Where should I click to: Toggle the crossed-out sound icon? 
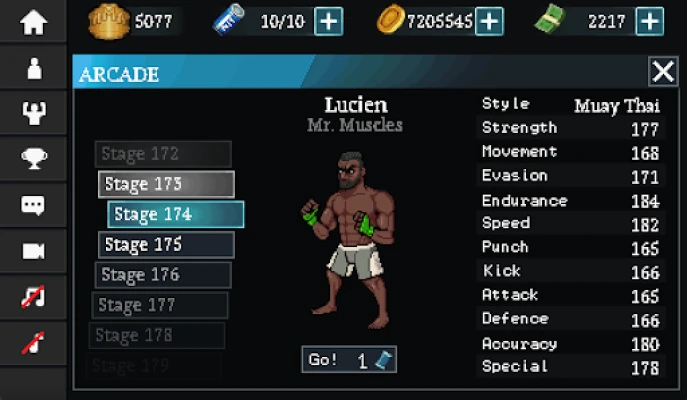coord(34,342)
